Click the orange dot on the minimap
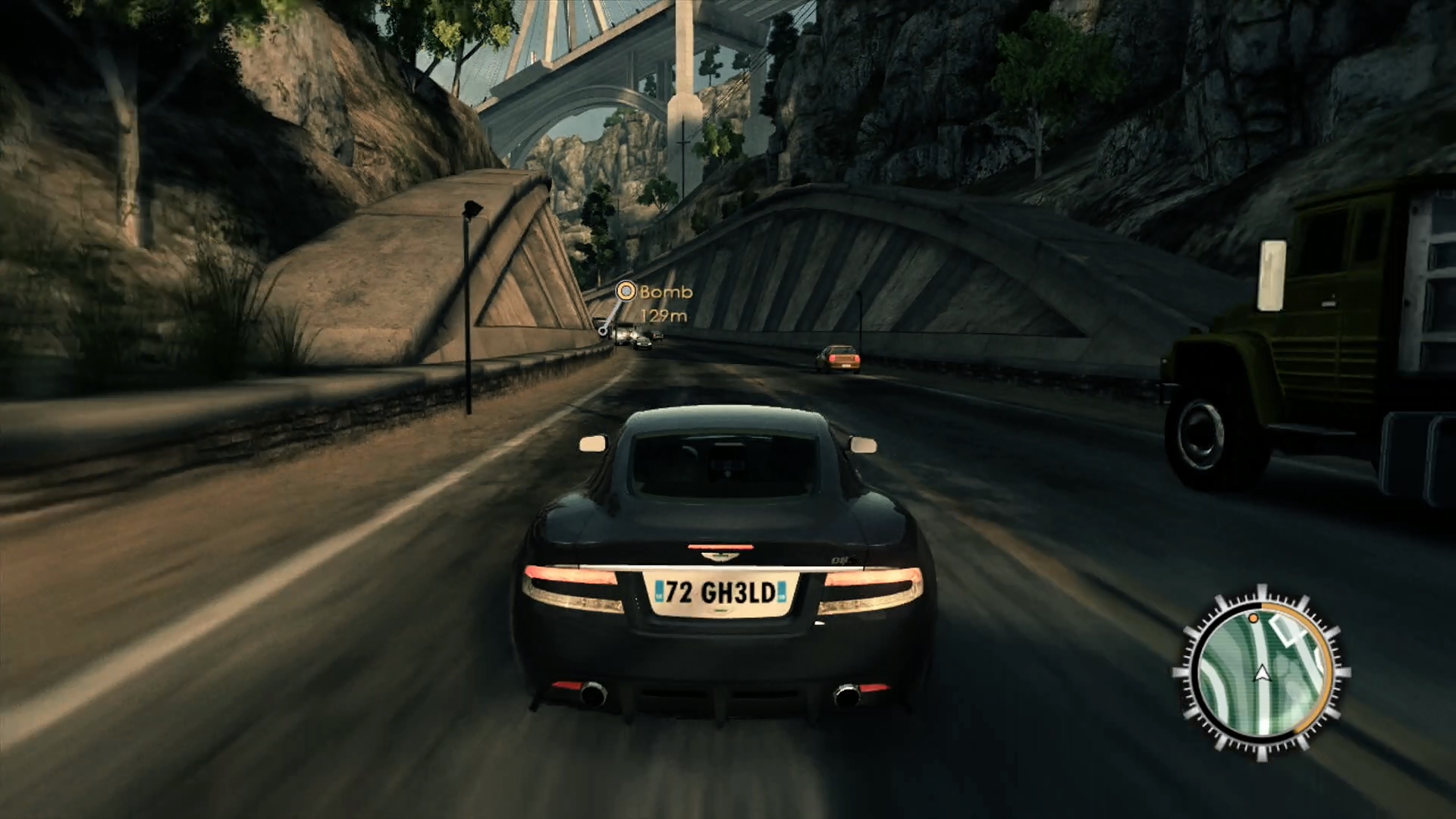This screenshot has width=1456, height=819. click(1253, 620)
